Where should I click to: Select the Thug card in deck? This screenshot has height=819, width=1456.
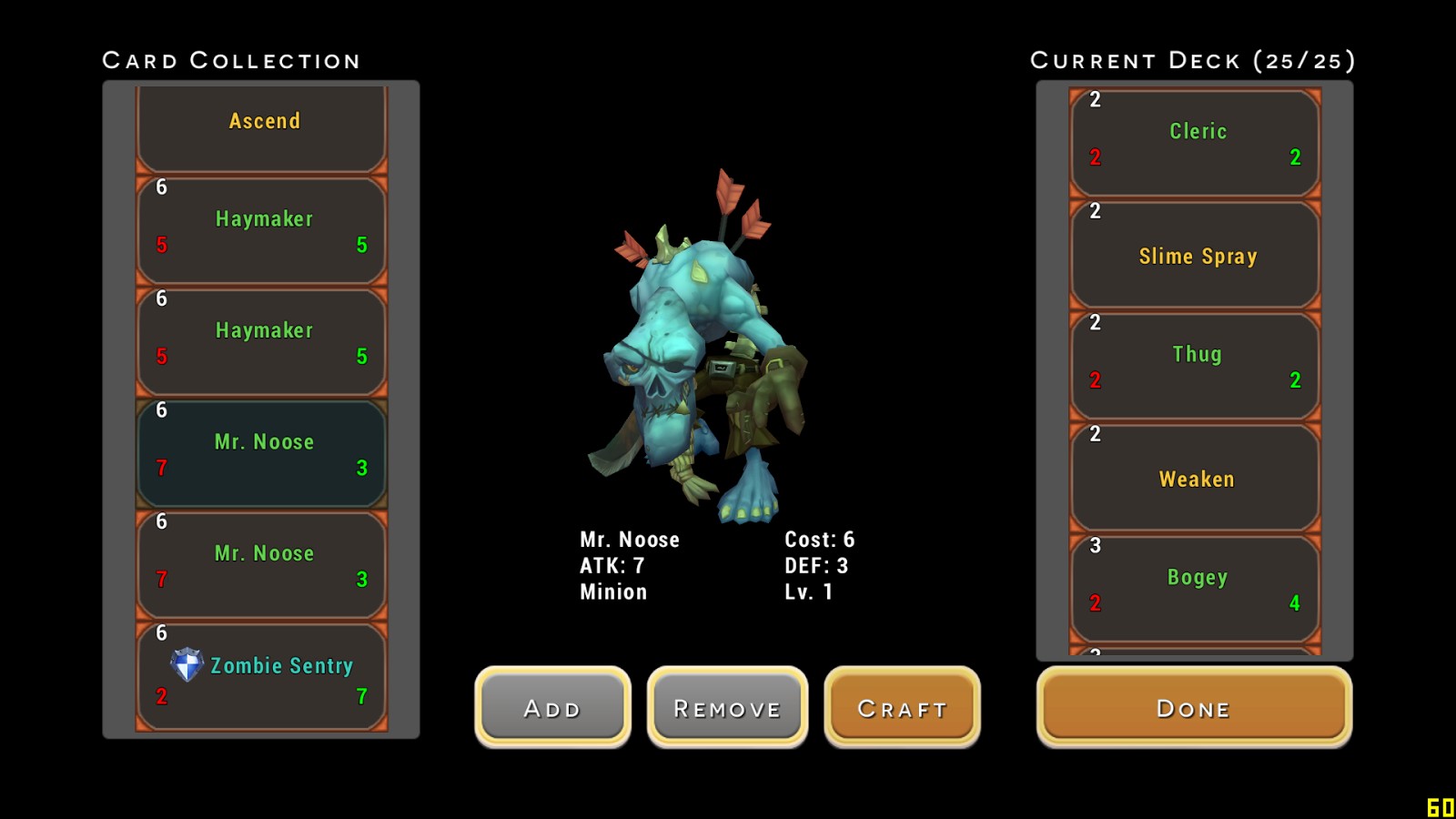click(x=1195, y=366)
